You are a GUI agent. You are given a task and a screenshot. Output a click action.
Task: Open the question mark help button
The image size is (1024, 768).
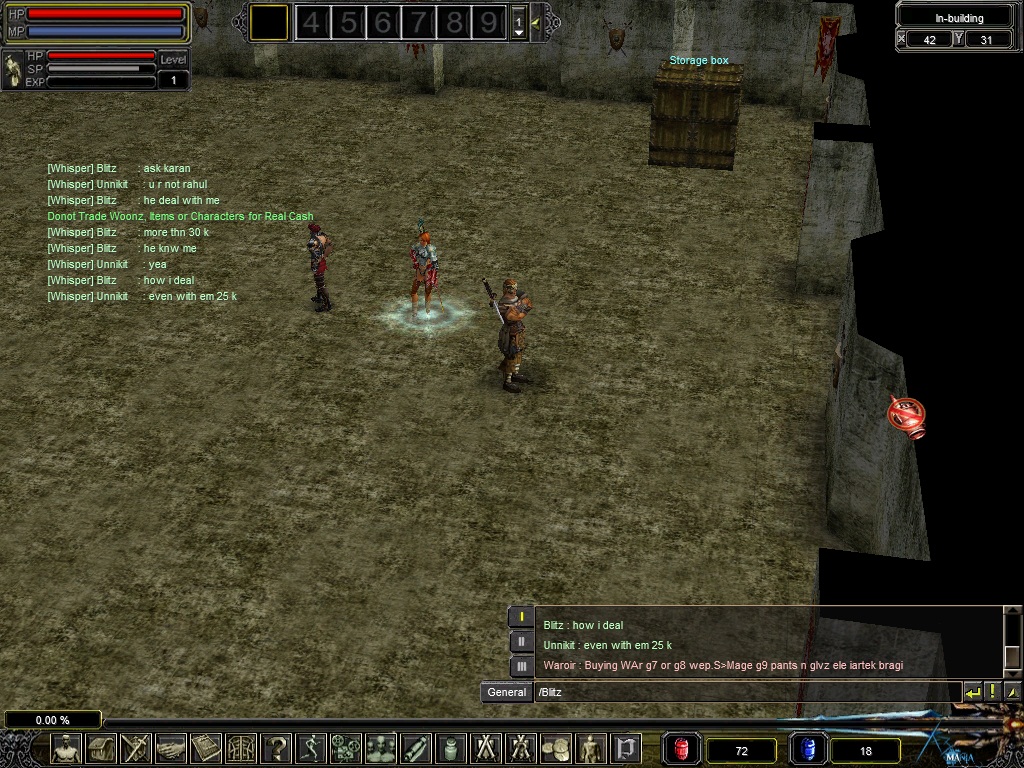tap(277, 747)
